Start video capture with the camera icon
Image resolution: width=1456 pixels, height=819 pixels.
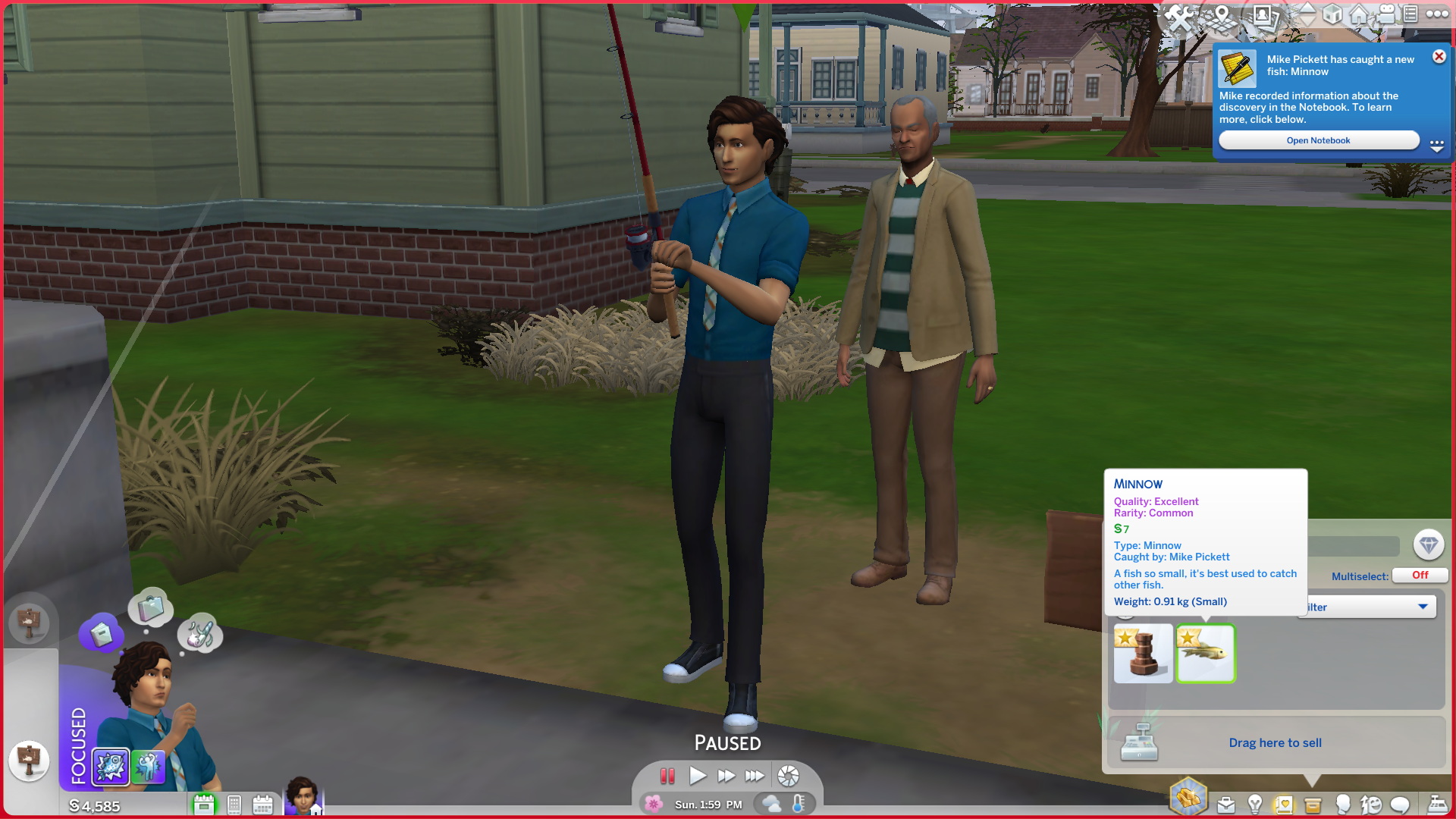coord(1385,14)
